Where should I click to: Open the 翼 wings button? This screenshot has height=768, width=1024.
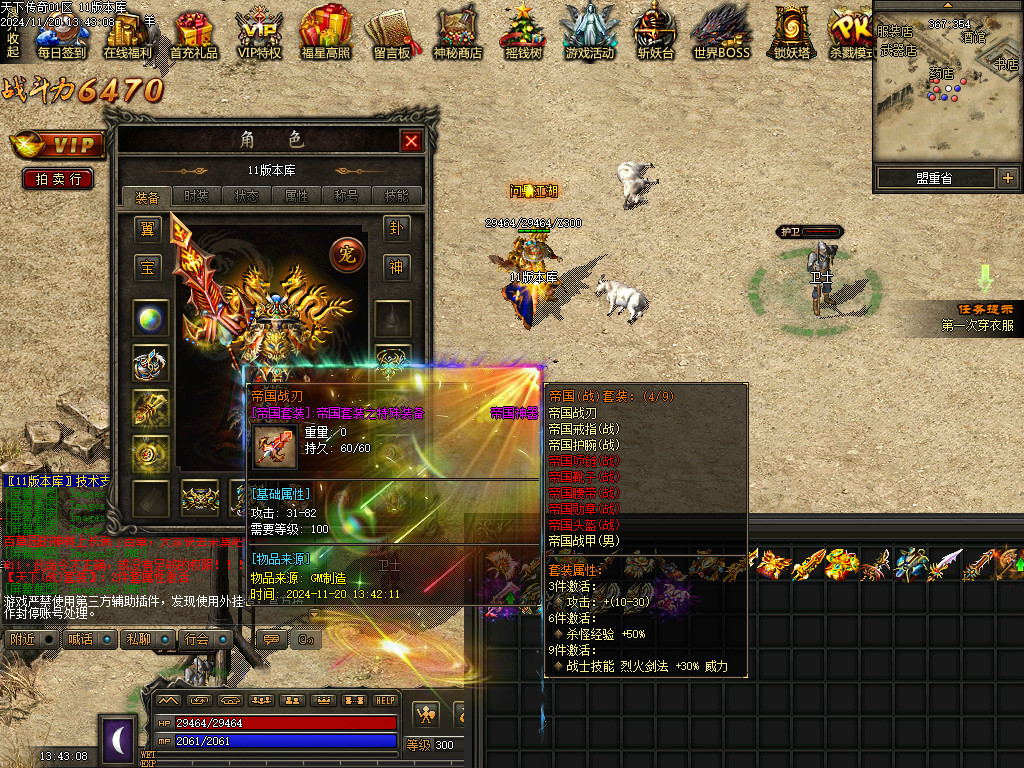[147, 230]
